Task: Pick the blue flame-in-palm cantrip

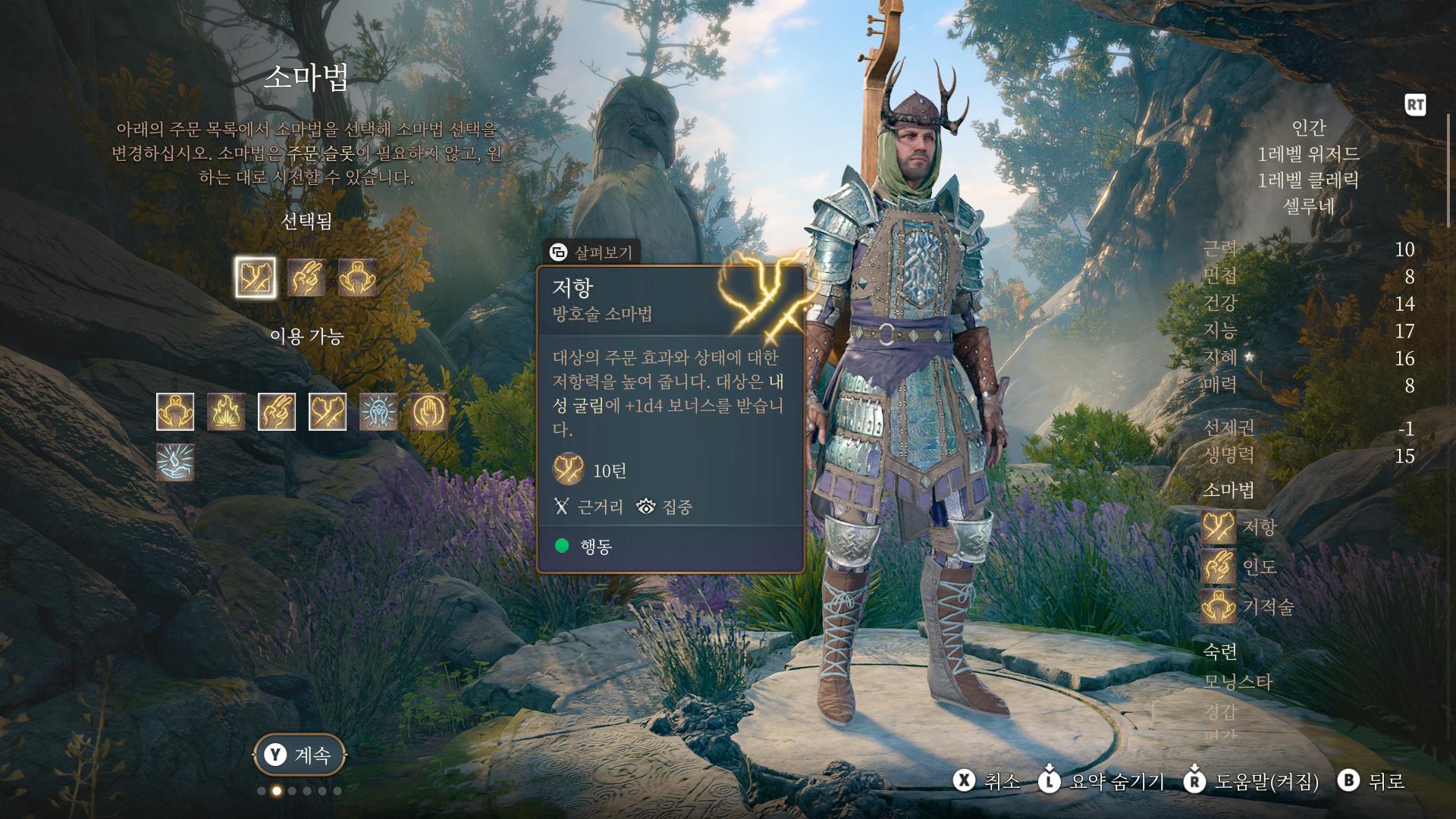Action: (175, 463)
